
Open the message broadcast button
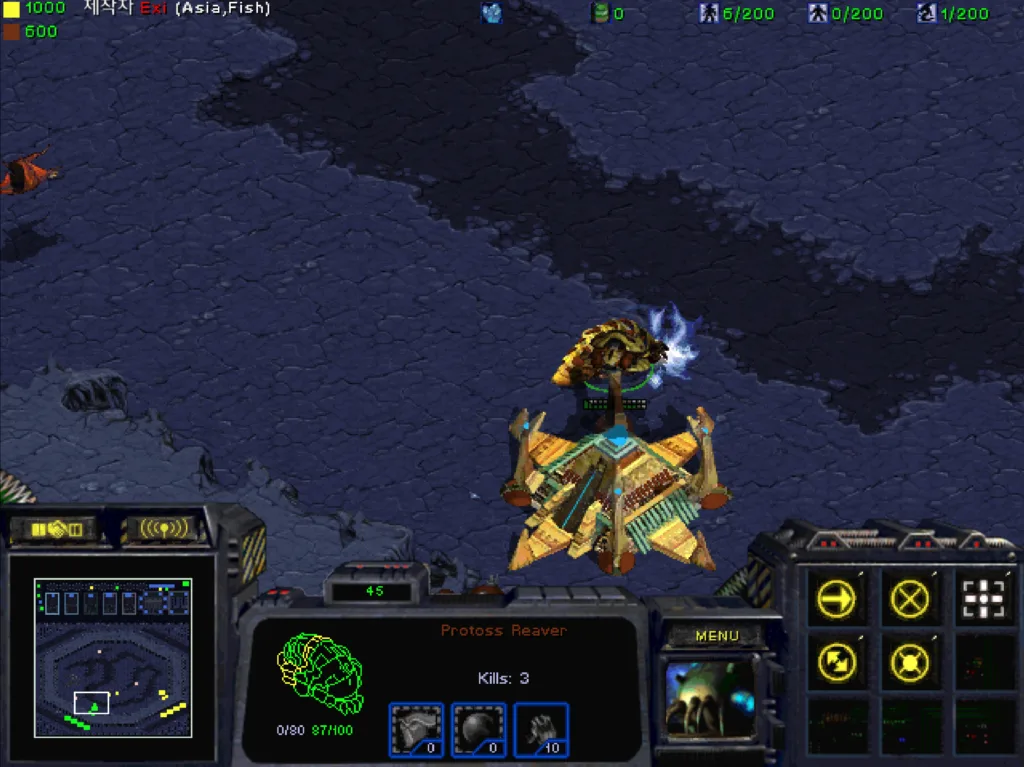point(163,528)
